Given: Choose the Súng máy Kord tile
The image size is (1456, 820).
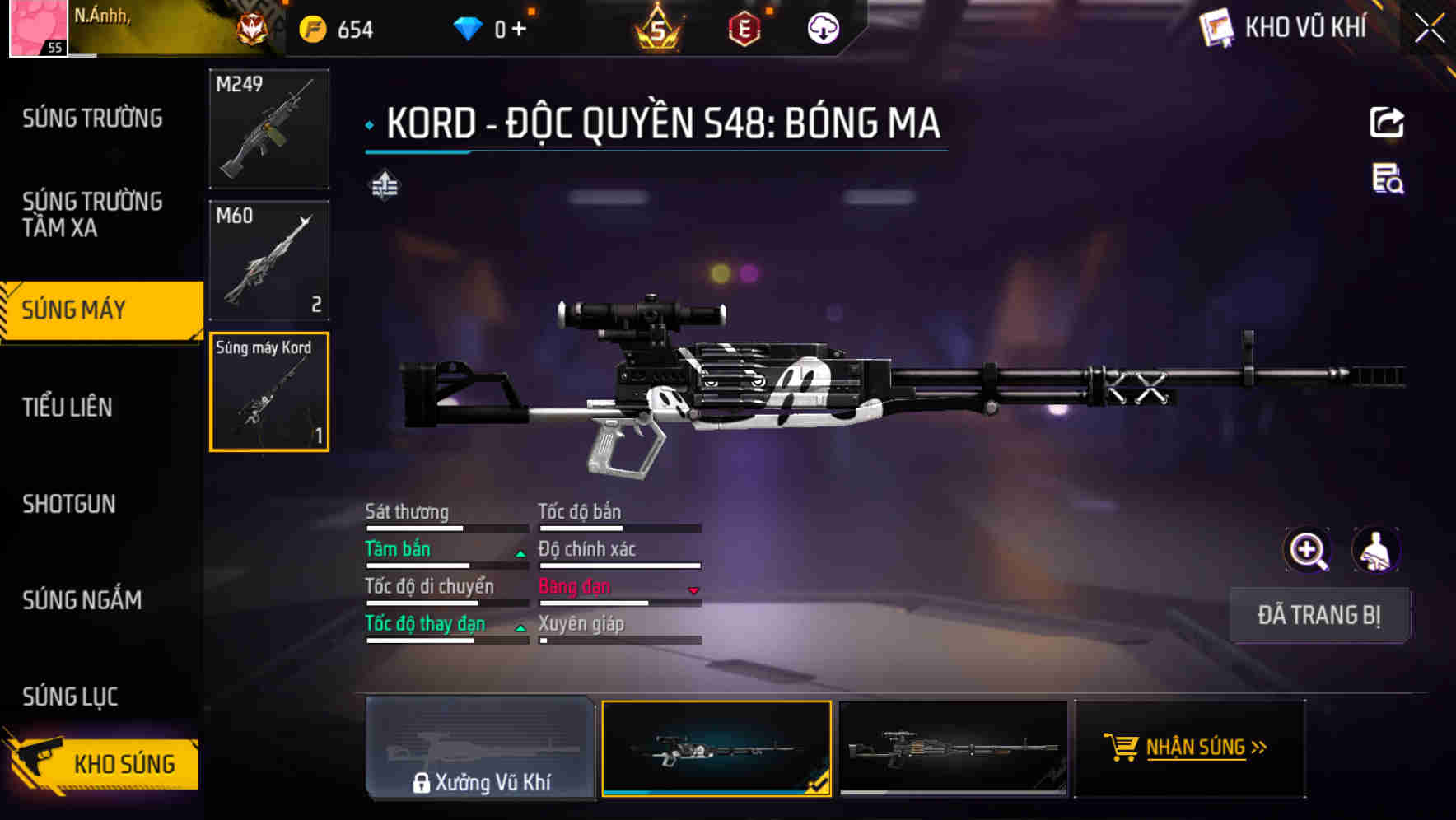Looking at the screenshot, I should click(269, 392).
